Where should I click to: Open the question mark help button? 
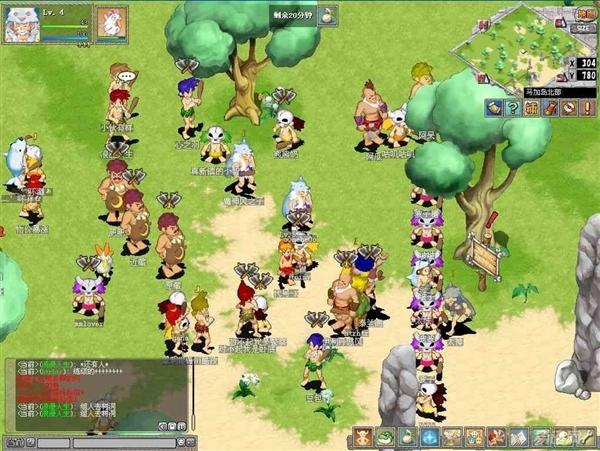(511, 107)
